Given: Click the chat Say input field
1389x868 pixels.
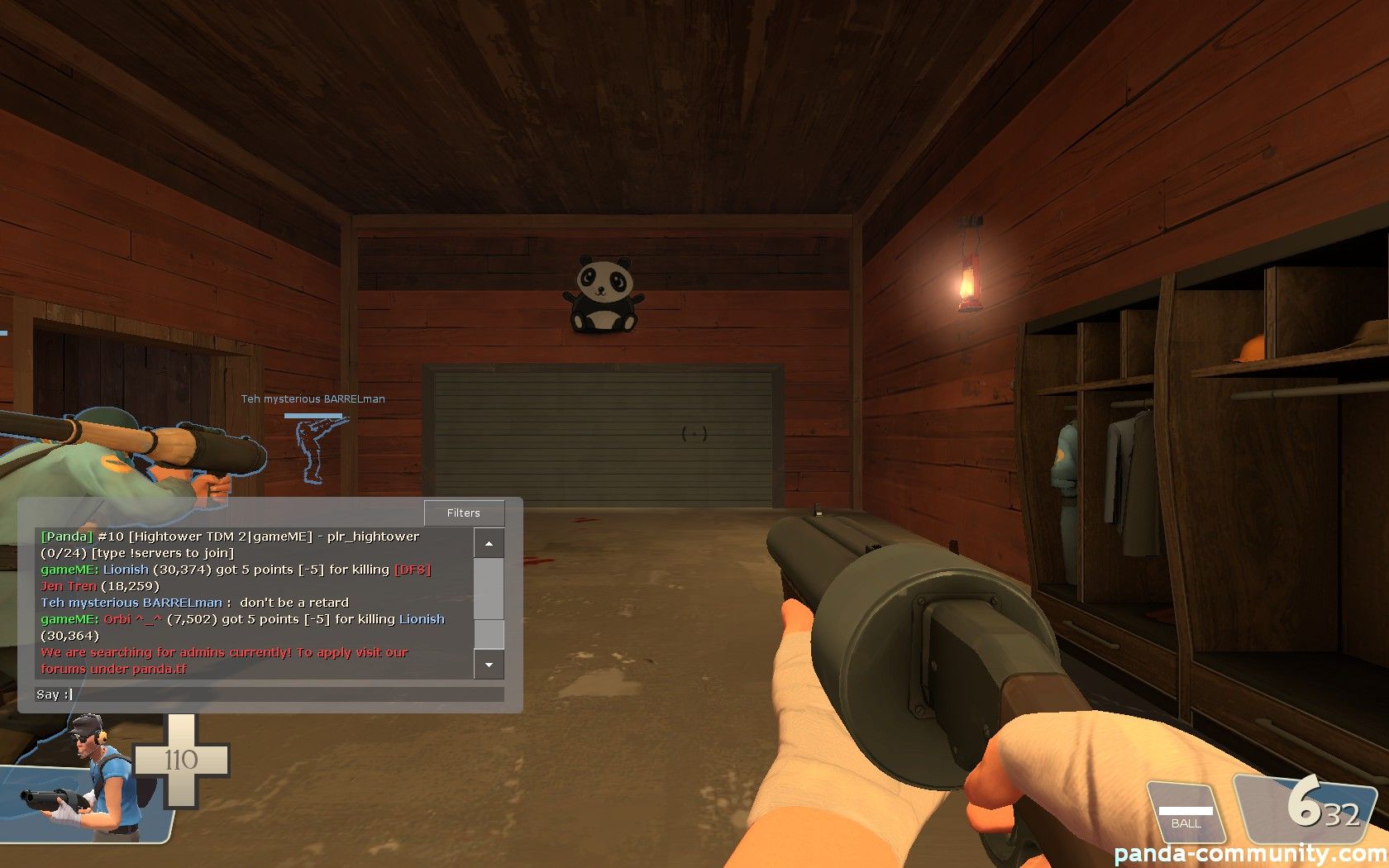Looking at the screenshot, I should pos(286,694).
